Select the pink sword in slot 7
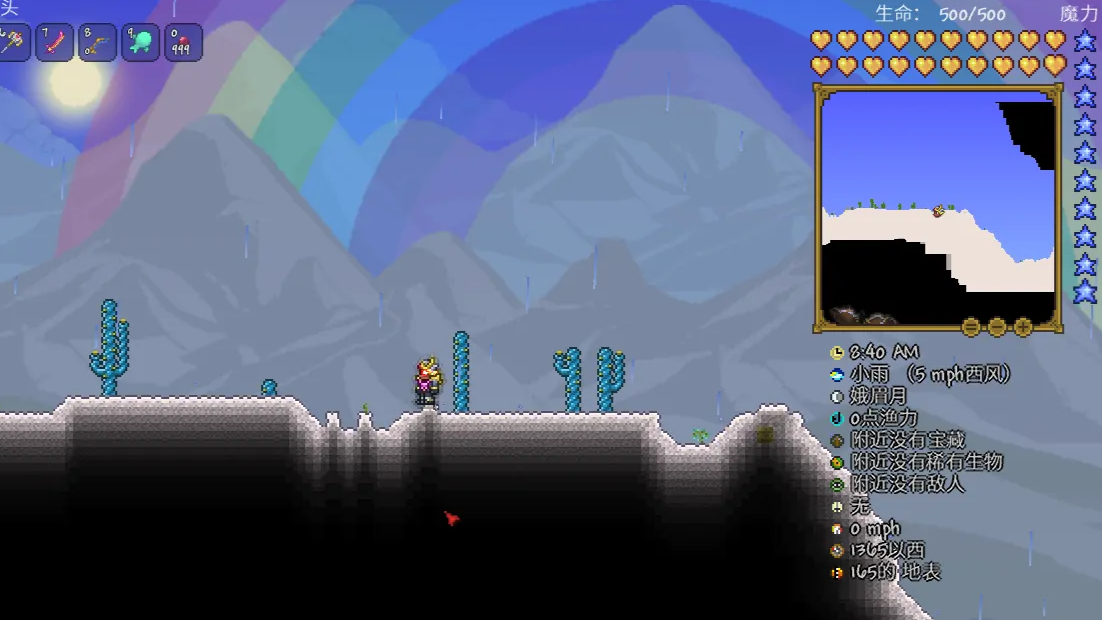The width and height of the screenshot is (1102, 620). point(55,43)
